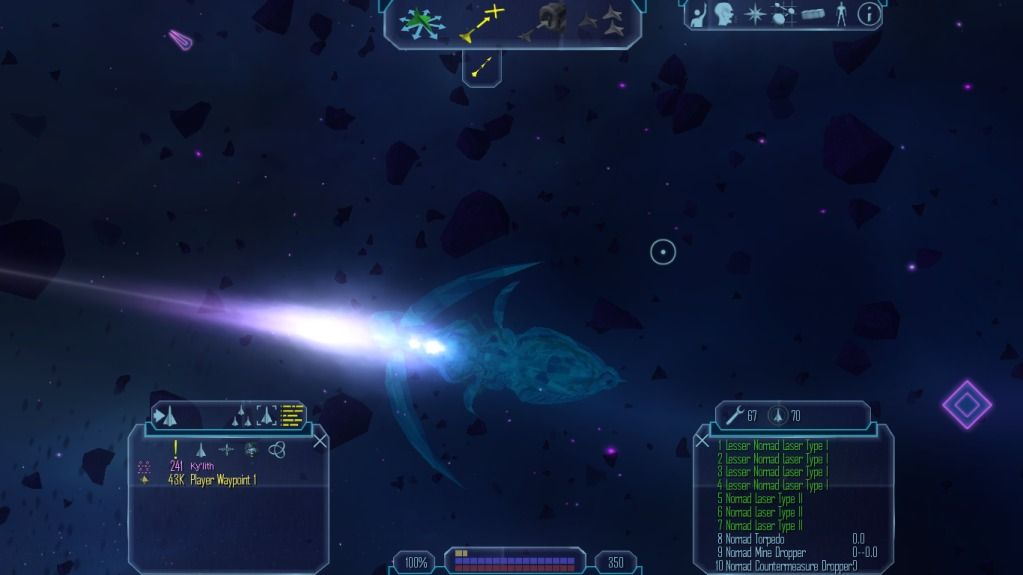Click the greyed-out dock maneuver icon
The image size is (1023, 575).
click(543, 22)
